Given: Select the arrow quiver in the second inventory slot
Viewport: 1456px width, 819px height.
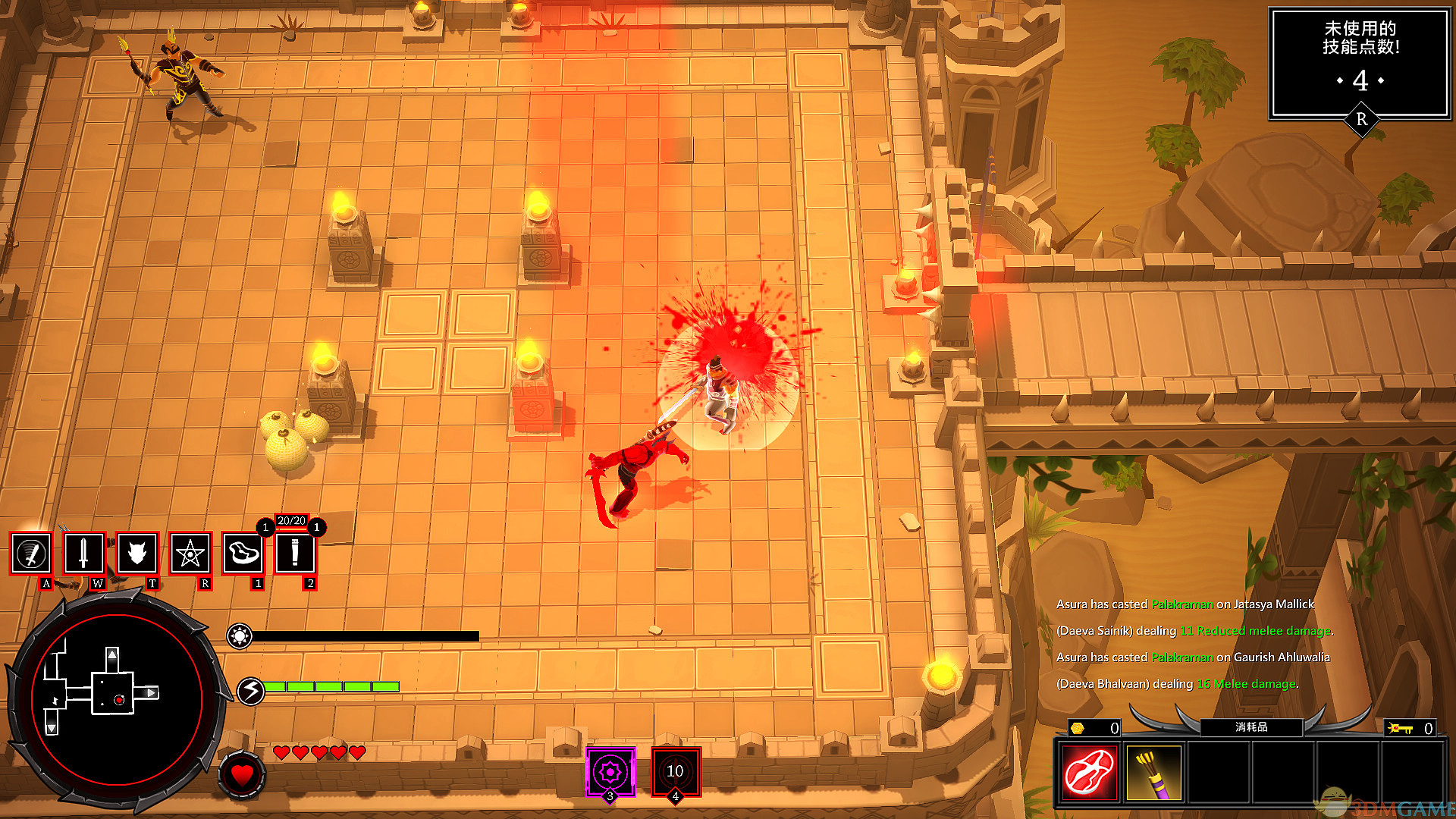Looking at the screenshot, I should 1154,772.
